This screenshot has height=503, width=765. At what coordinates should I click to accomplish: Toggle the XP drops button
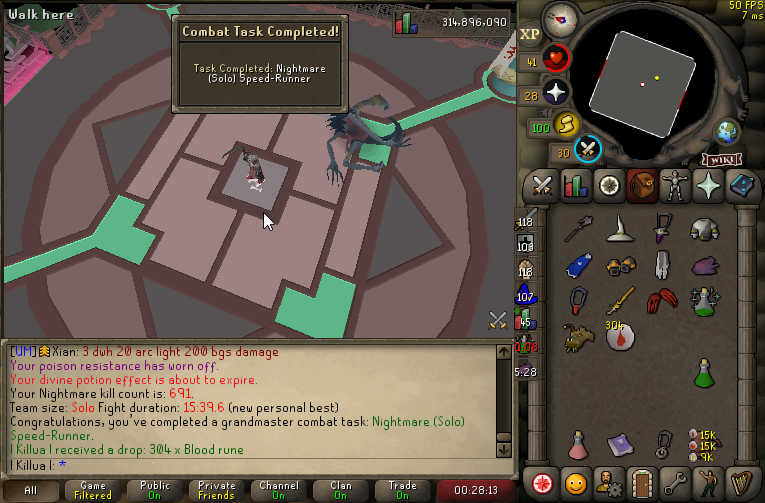tap(530, 34)
